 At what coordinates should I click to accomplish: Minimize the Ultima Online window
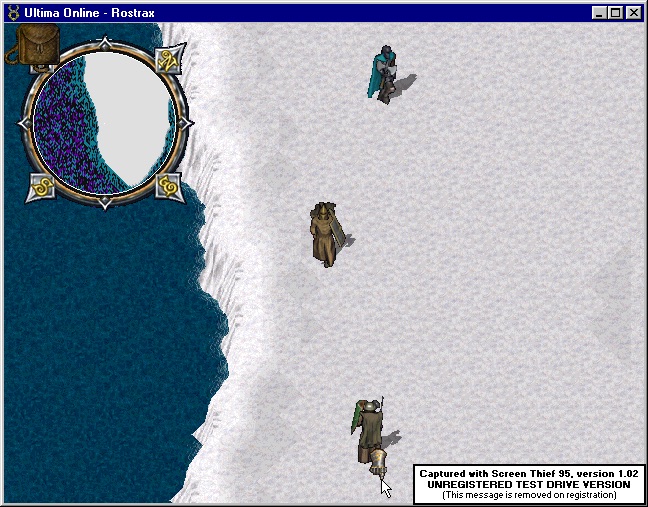click(x=600, y=13)
